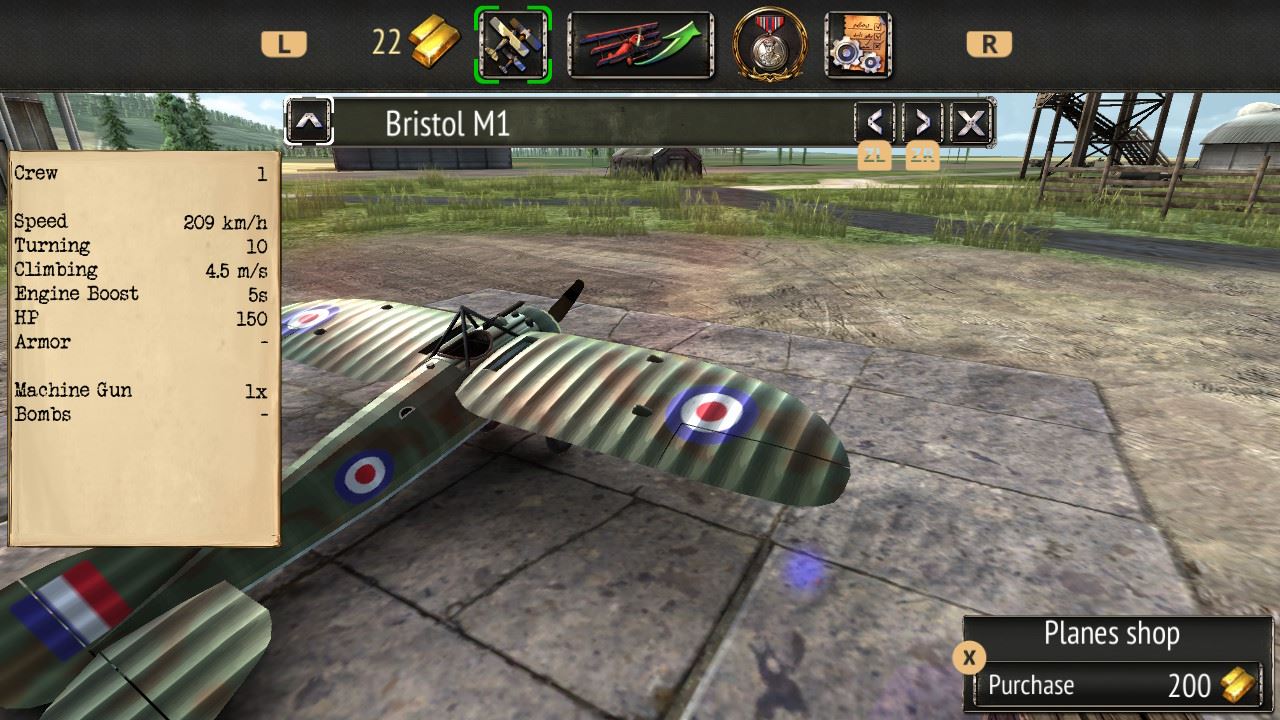This screenshot has width=1280, height=720.
Task: Open the planes hangar tab
Action: [513, 45]
